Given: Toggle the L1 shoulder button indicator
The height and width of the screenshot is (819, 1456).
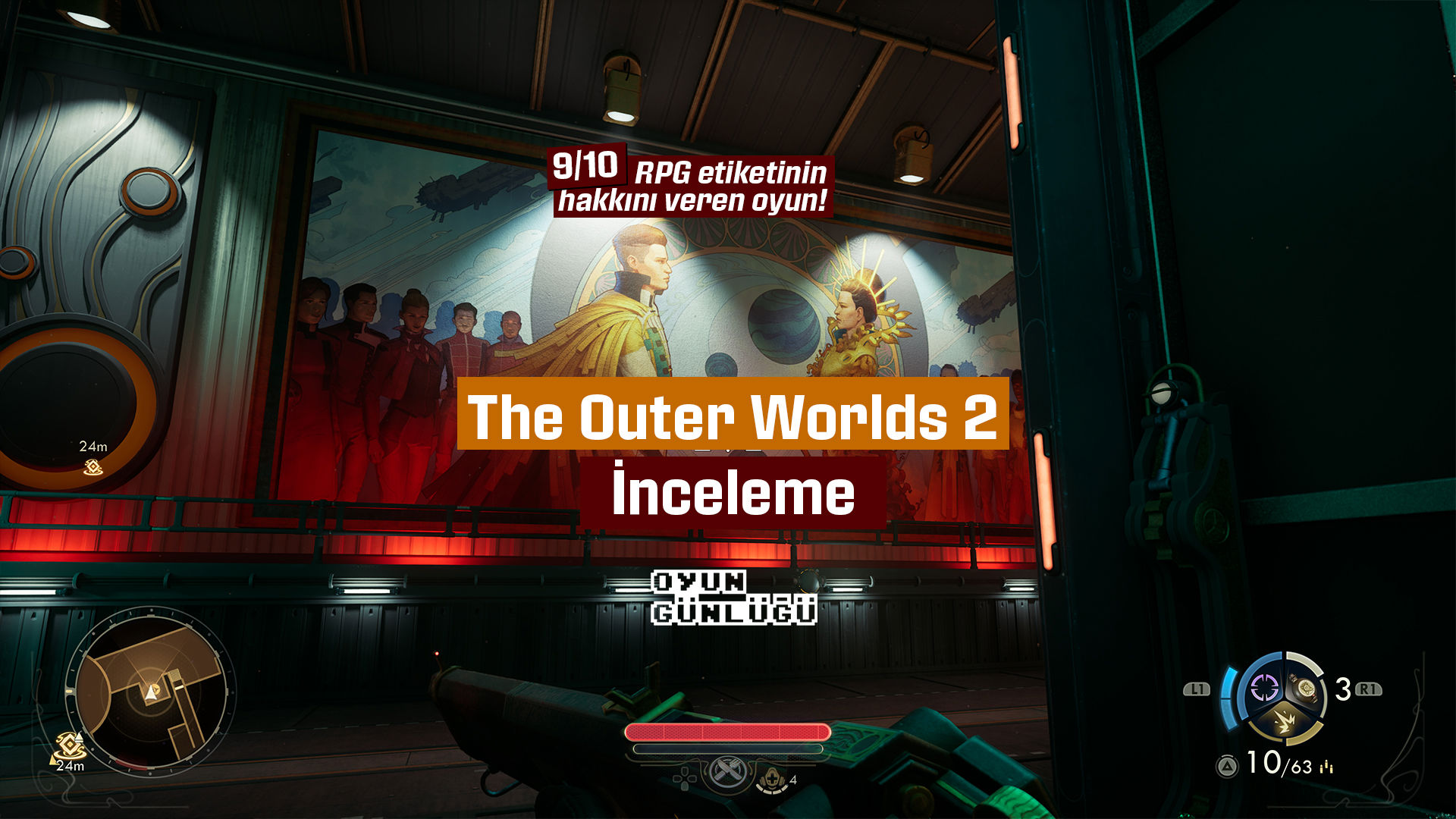Looking at the screenshot, I should coord(1197,689).
